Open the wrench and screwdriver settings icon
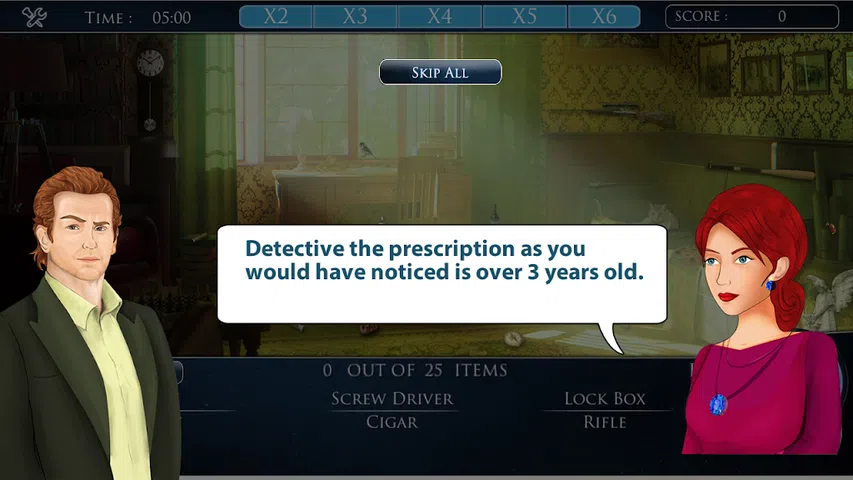This screenshot has width=853, height=480. tap(35, 17)
